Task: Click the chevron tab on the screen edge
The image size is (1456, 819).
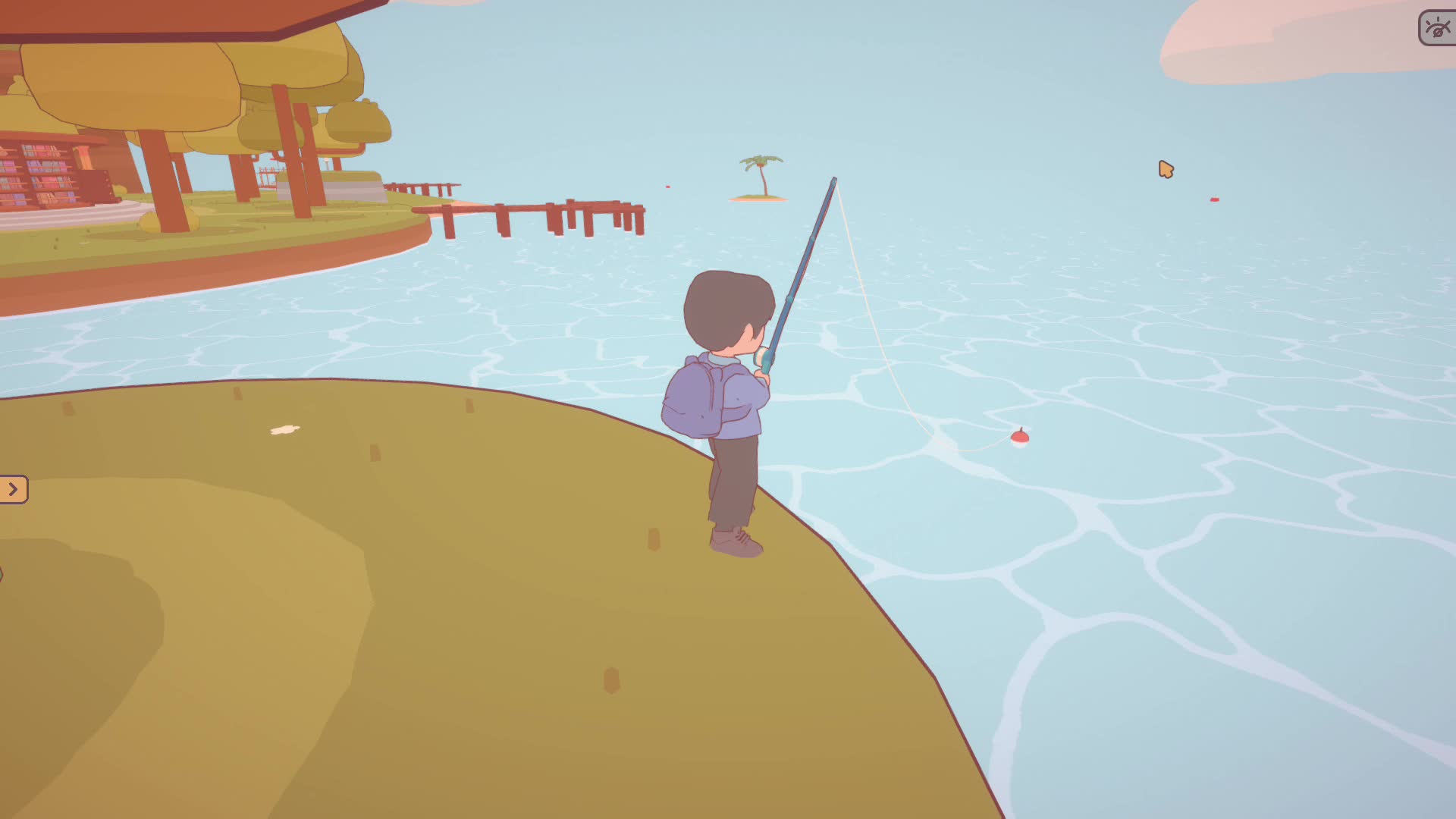Action: tap(14, 489)
